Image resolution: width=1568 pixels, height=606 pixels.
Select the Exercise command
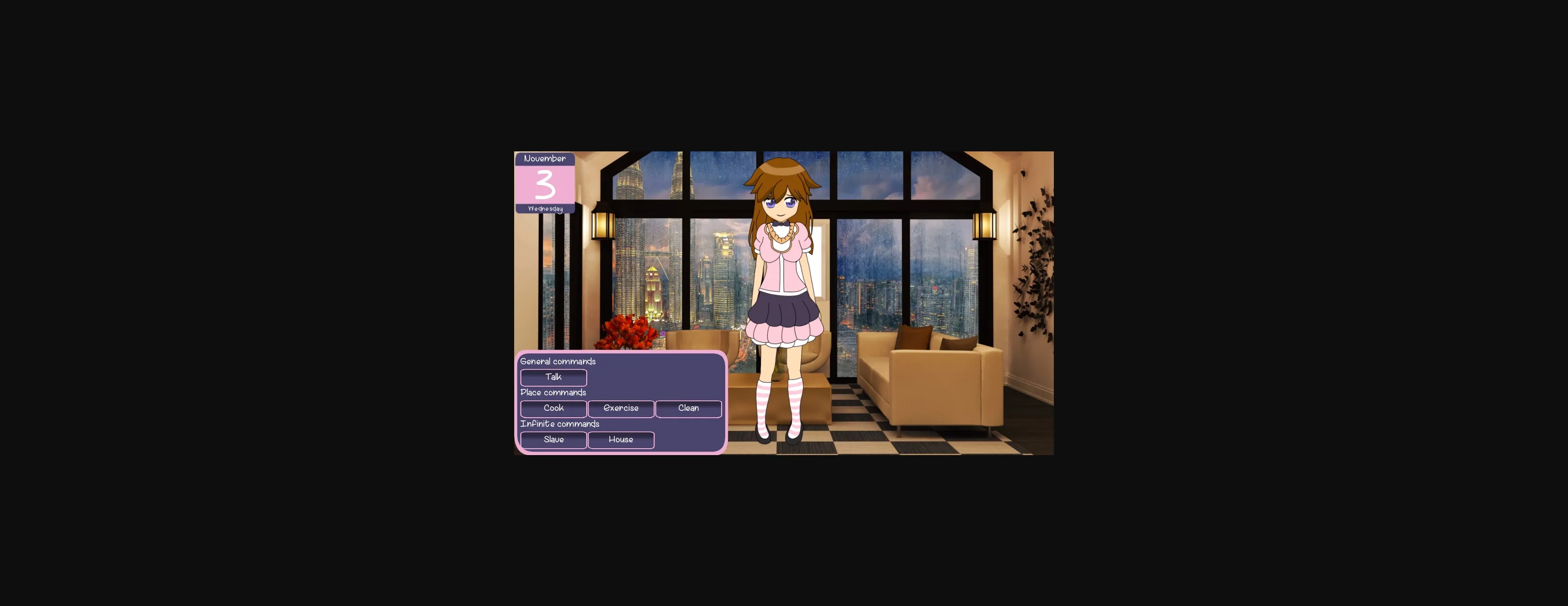(621, 409)
